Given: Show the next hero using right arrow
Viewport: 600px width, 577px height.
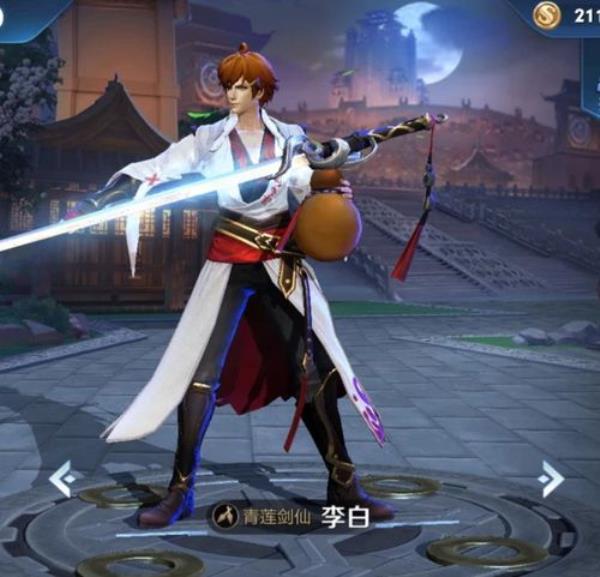Looking at the screenshot, I should (549, 478).
